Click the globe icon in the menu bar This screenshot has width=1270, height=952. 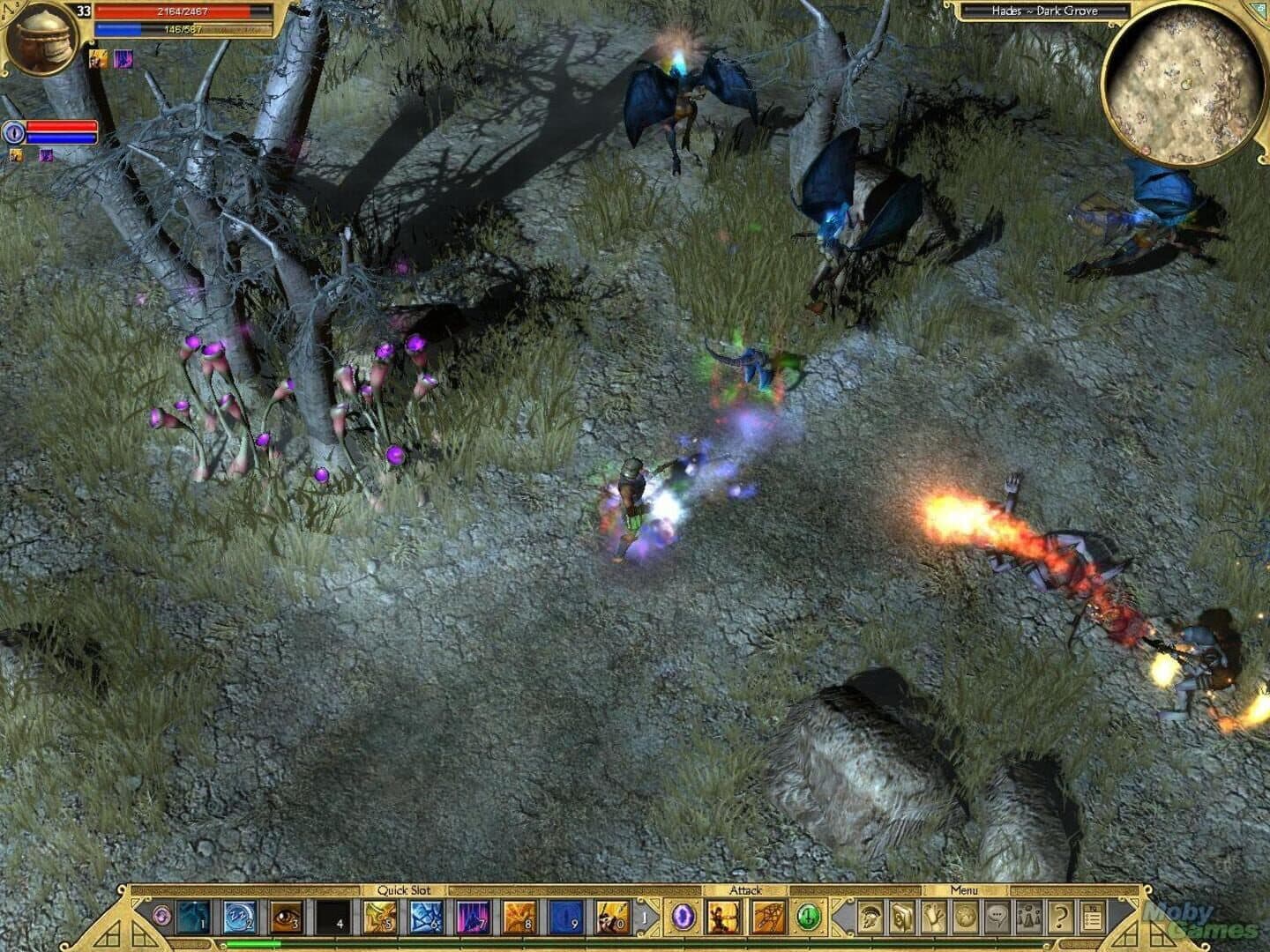tap(965, 917)
